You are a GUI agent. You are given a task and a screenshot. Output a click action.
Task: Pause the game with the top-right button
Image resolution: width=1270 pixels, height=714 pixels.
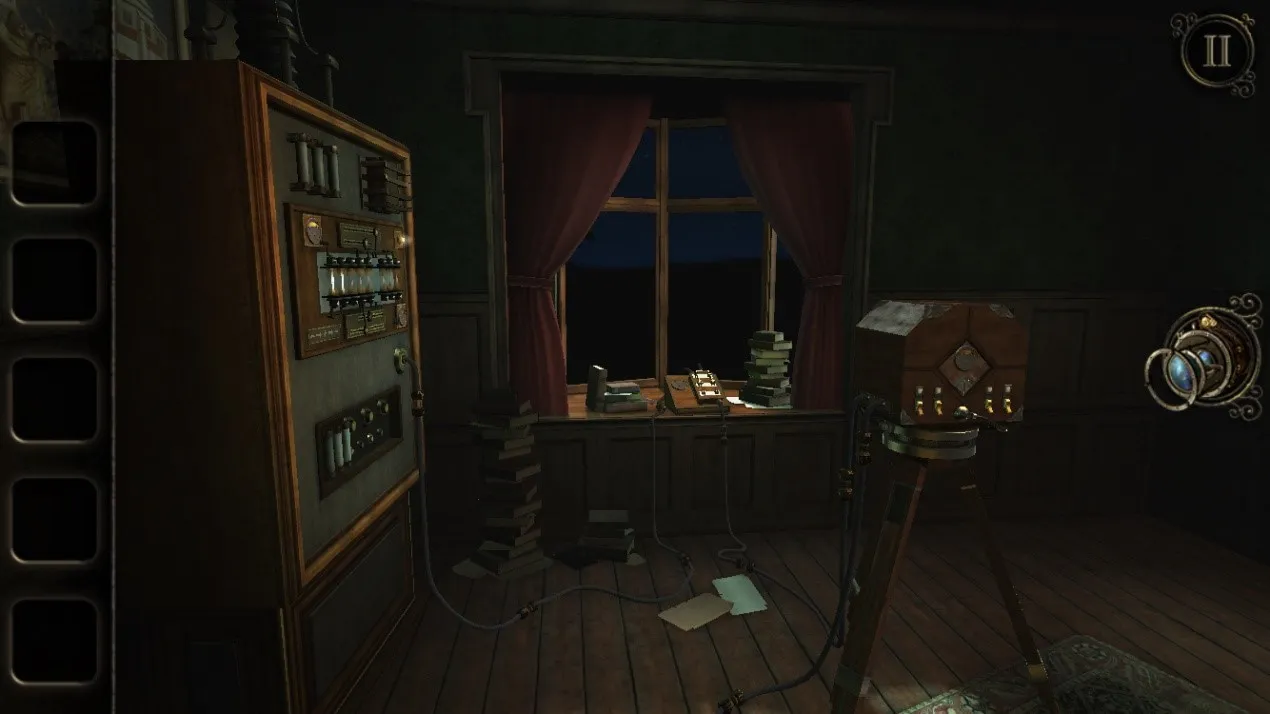tap(1215, 52)
